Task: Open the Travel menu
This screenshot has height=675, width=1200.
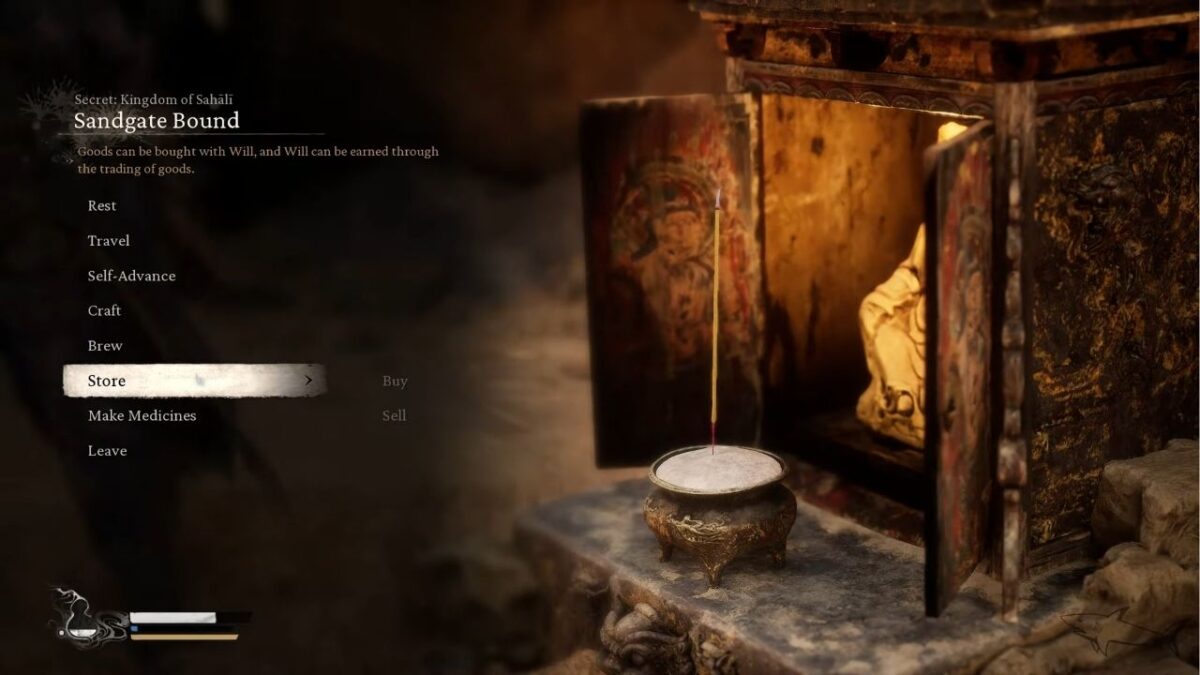Action: pyautogui.click(x=108, y=241)
